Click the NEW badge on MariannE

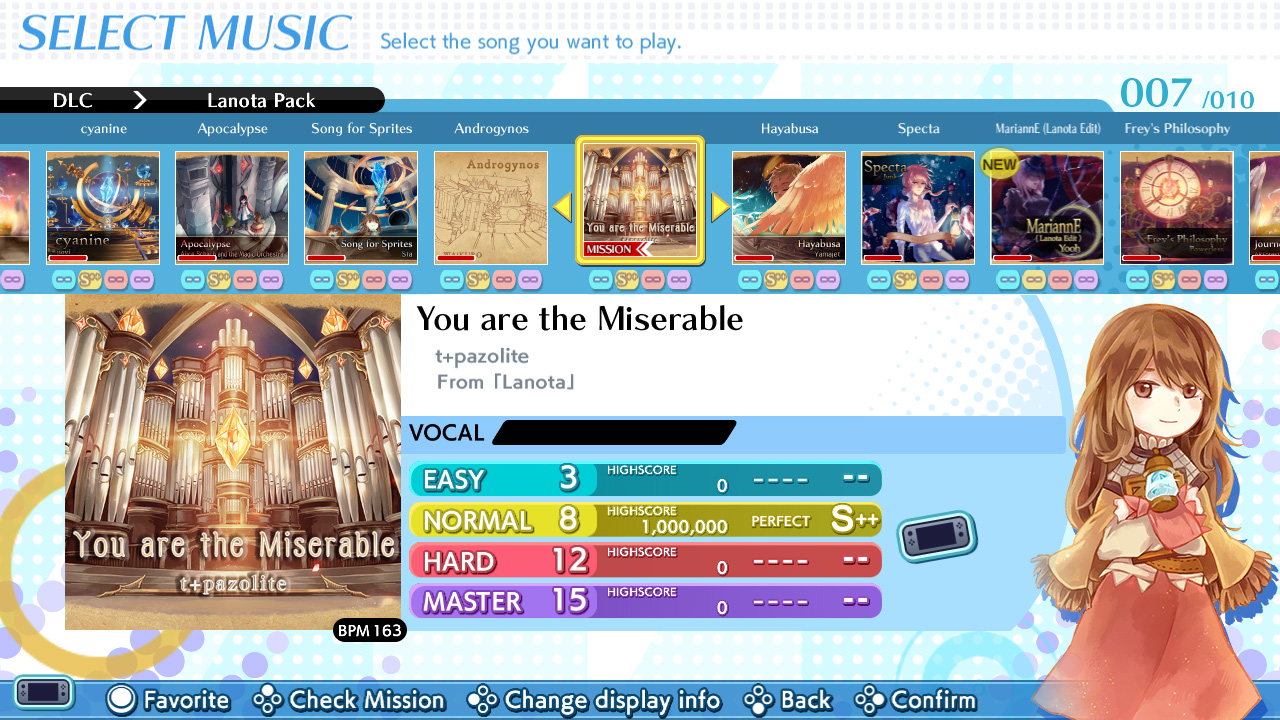(x=999, y=164)
